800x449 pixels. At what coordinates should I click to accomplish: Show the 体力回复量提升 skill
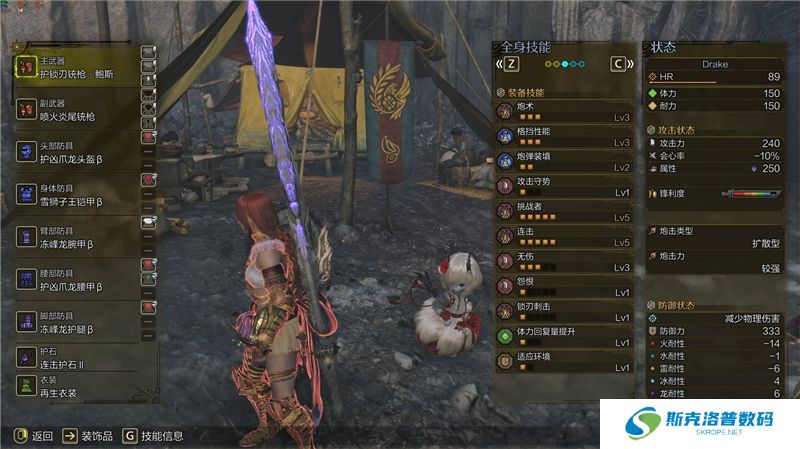[x=564, y=336]
